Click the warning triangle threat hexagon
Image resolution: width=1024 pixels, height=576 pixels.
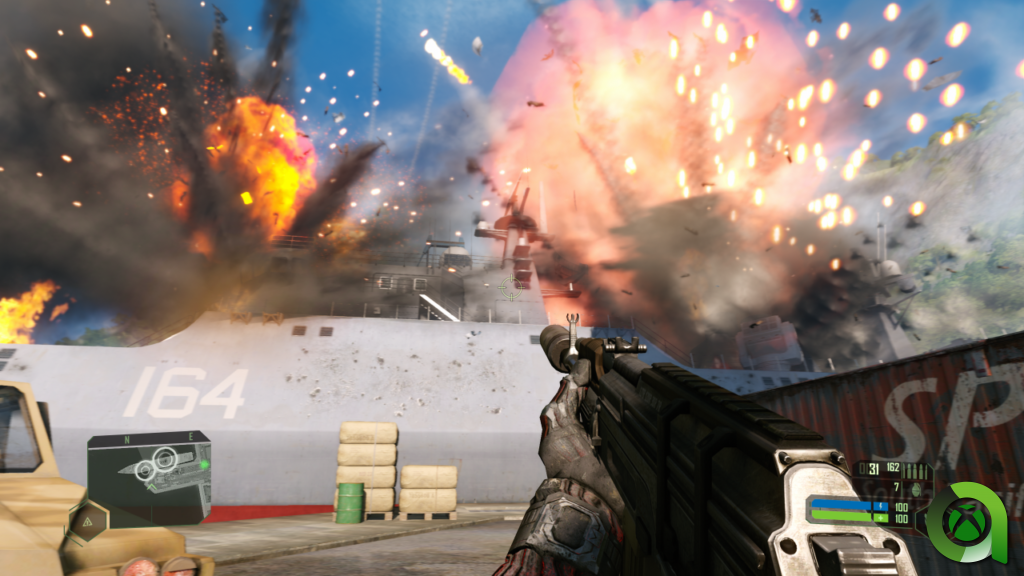tap(89, 521)
